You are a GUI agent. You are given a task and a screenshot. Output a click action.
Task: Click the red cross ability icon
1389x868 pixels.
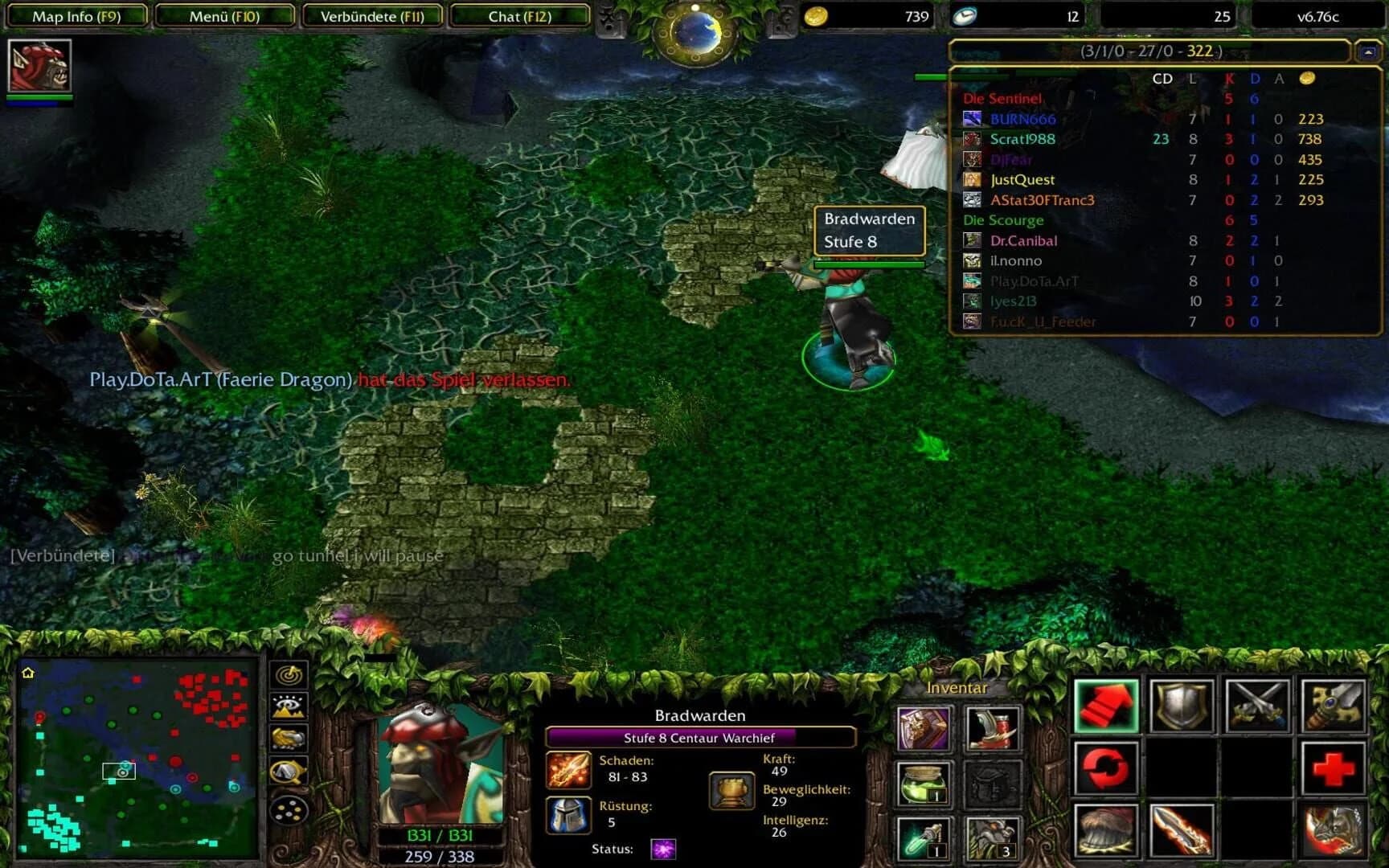1334,768
